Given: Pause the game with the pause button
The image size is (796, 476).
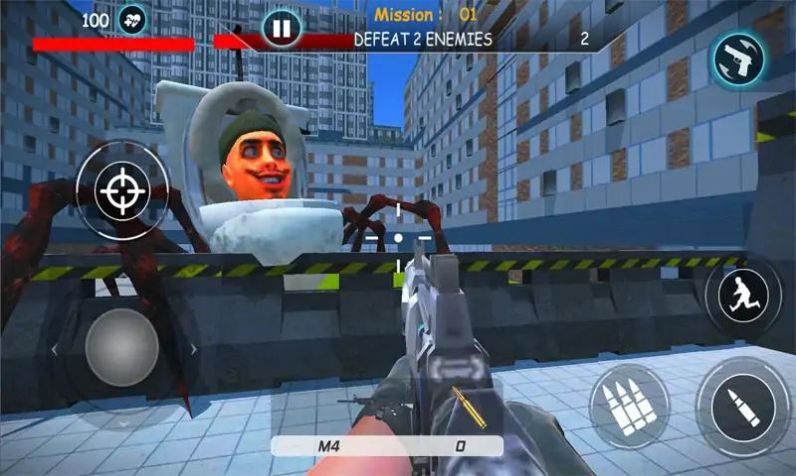Looking at the screenshot, I should [x=281, y=29].
